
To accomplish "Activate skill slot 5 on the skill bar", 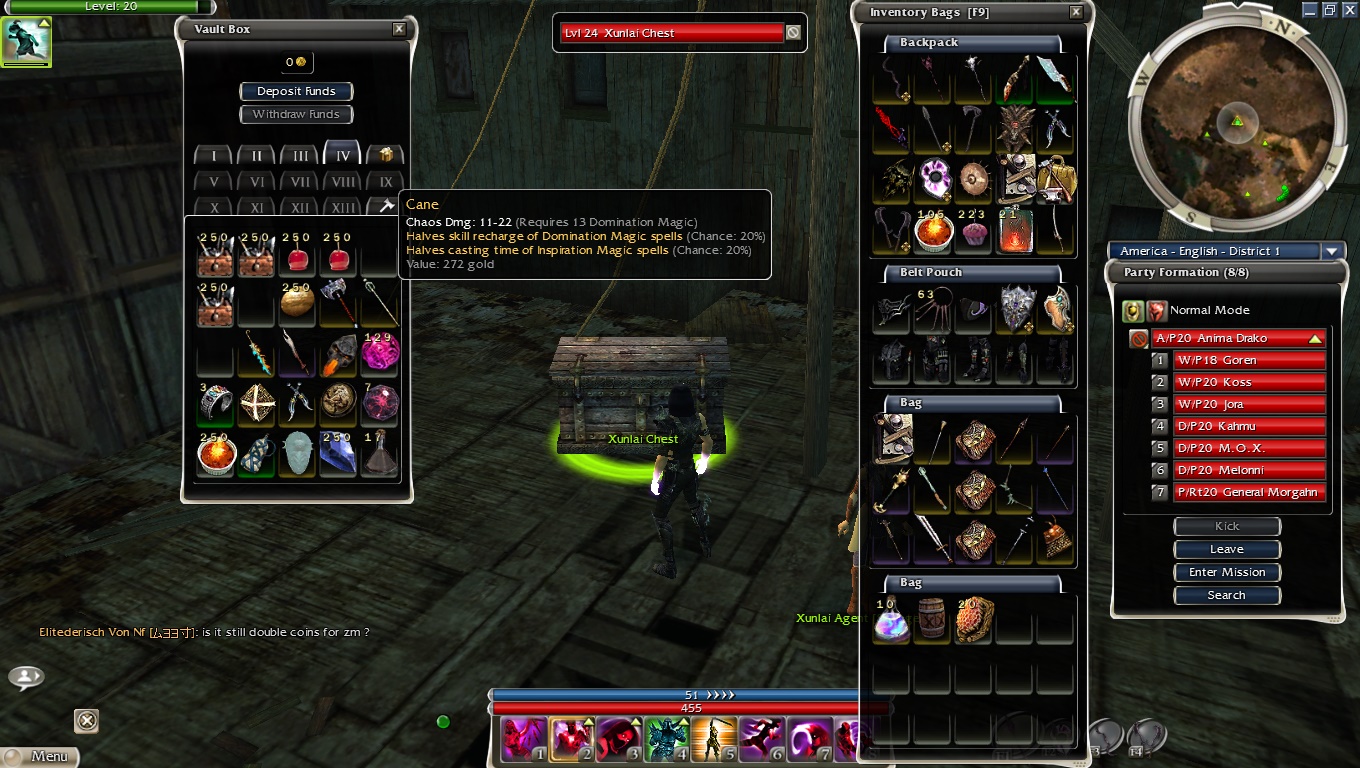I will (x=714, y=740).
